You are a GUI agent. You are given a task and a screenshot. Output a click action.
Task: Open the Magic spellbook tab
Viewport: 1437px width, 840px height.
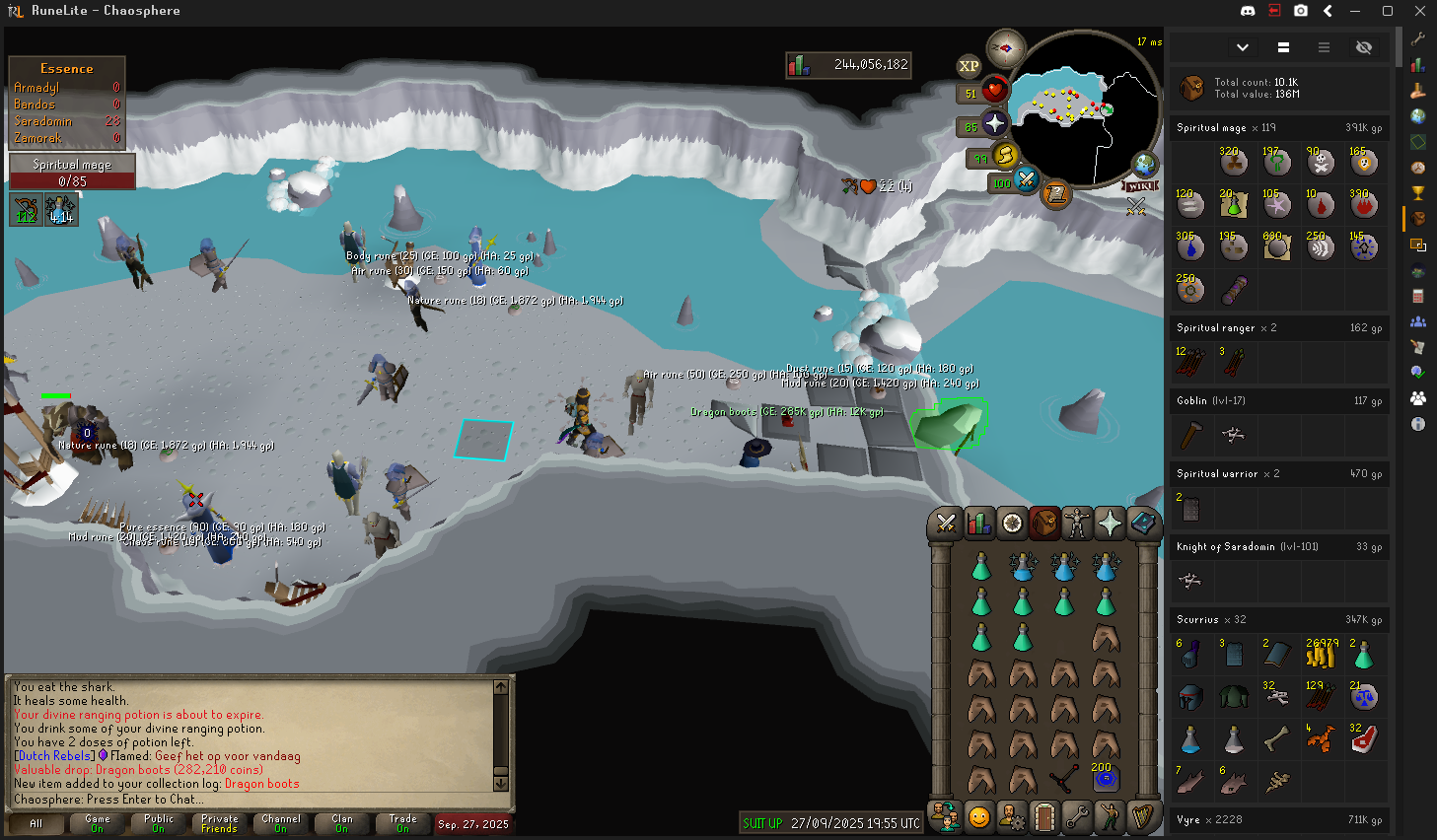click(1142, 524)
